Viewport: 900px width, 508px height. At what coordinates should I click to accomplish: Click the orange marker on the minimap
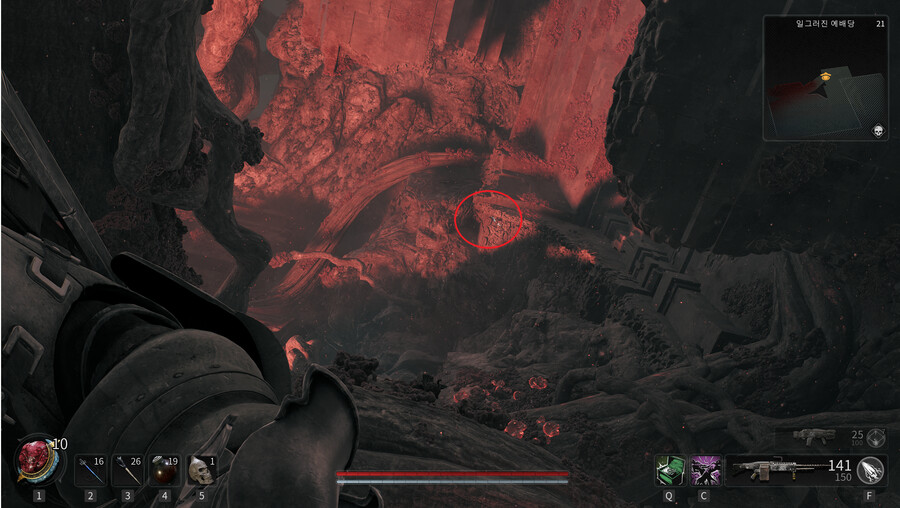pos(826,75)
